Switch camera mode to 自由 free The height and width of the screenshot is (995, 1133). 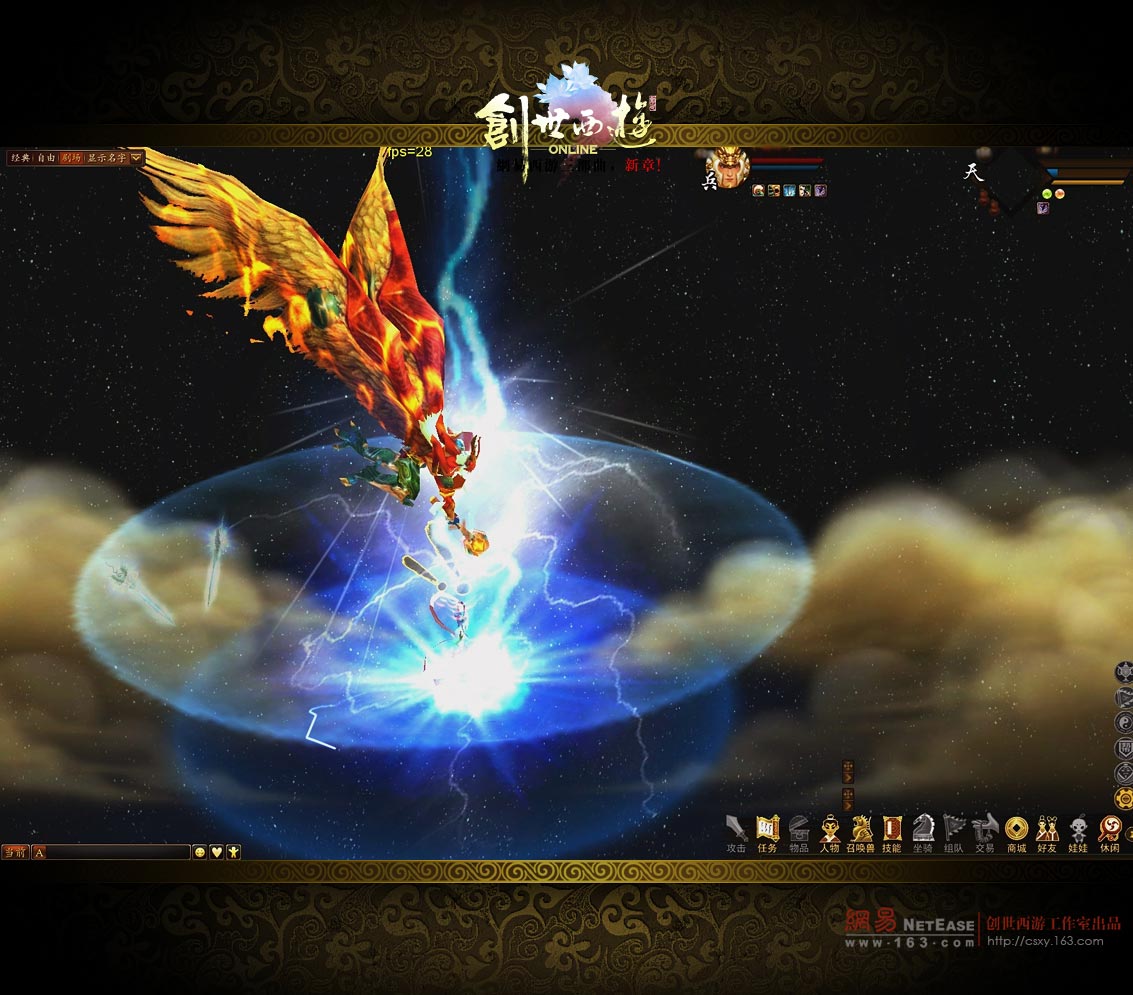click(46, 158)
